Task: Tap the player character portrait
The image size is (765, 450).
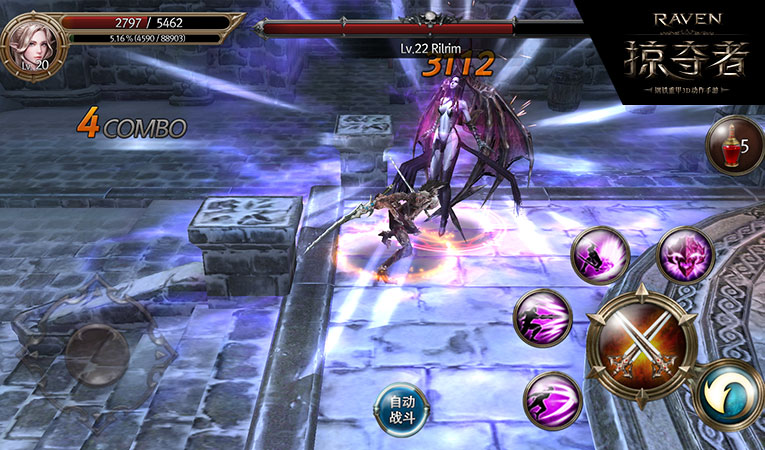Action: (33, 42)
